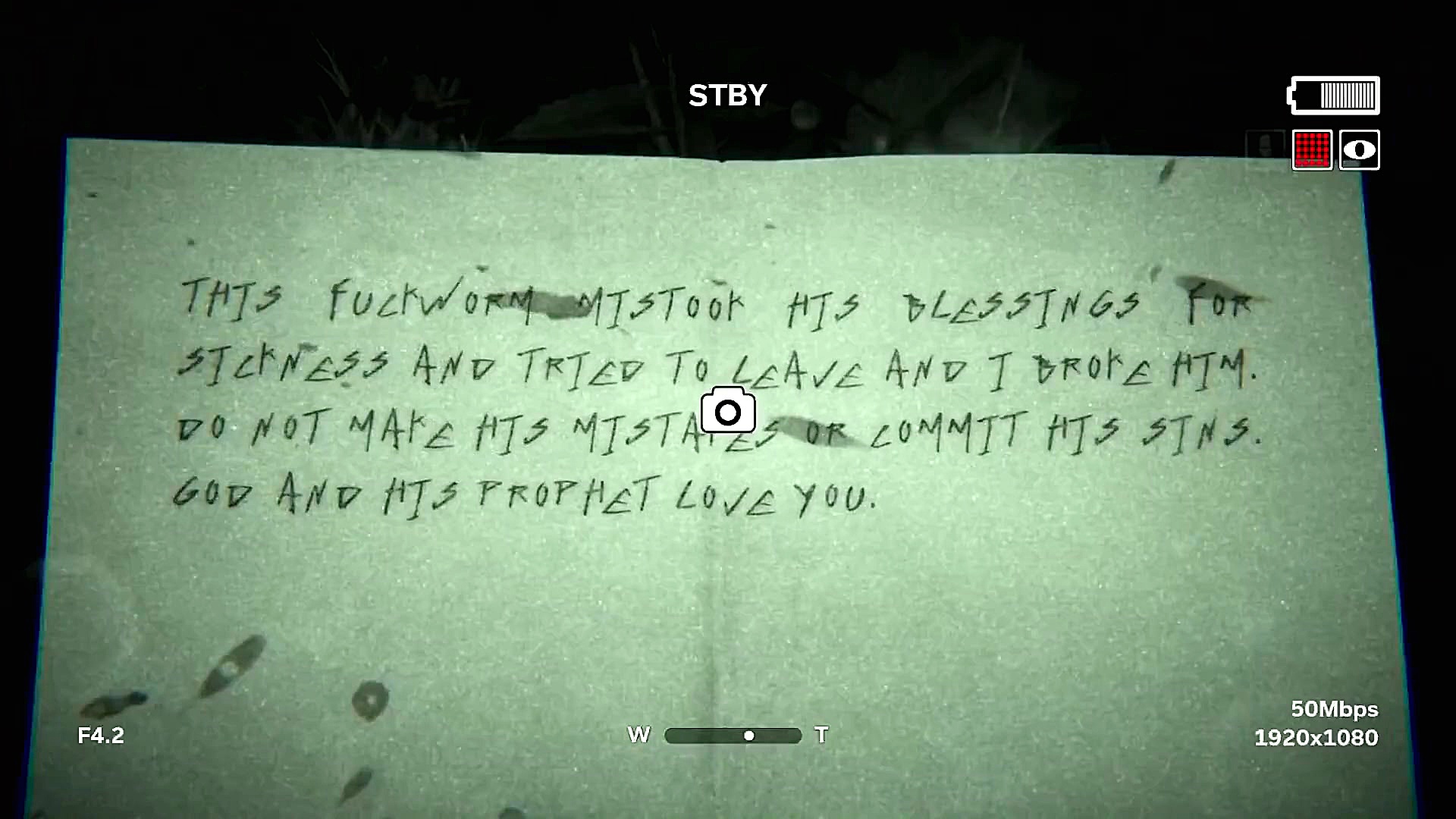Toggle recording with the red grid button
Viewport: 1456px width, 819px height.
click(1311, 150)
